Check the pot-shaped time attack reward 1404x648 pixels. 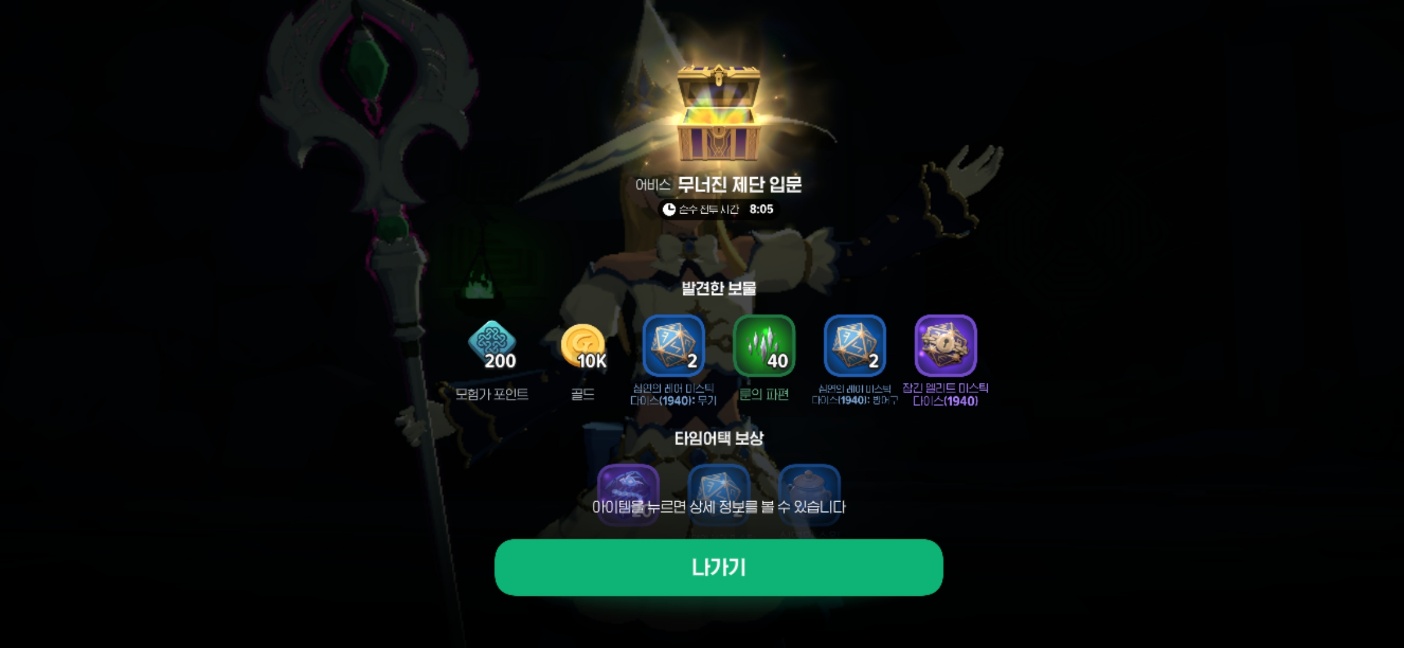pyautogui.click(x=809, y=484)
